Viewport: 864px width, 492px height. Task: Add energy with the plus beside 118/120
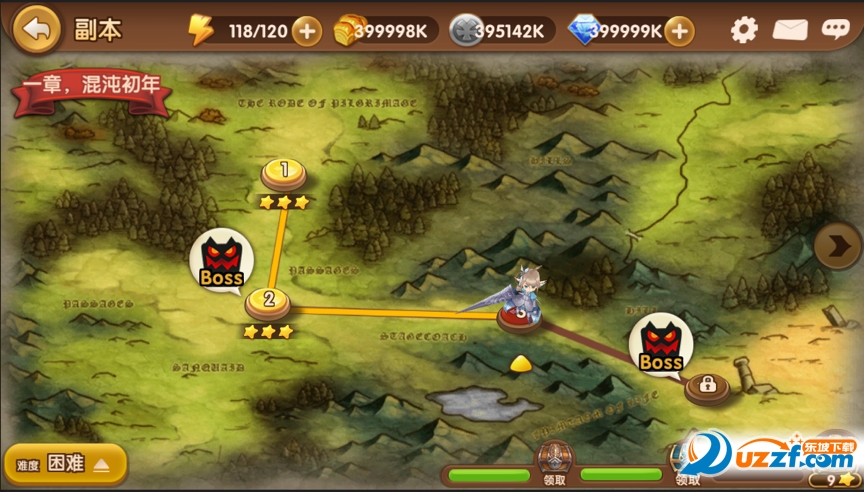[306, 31]
